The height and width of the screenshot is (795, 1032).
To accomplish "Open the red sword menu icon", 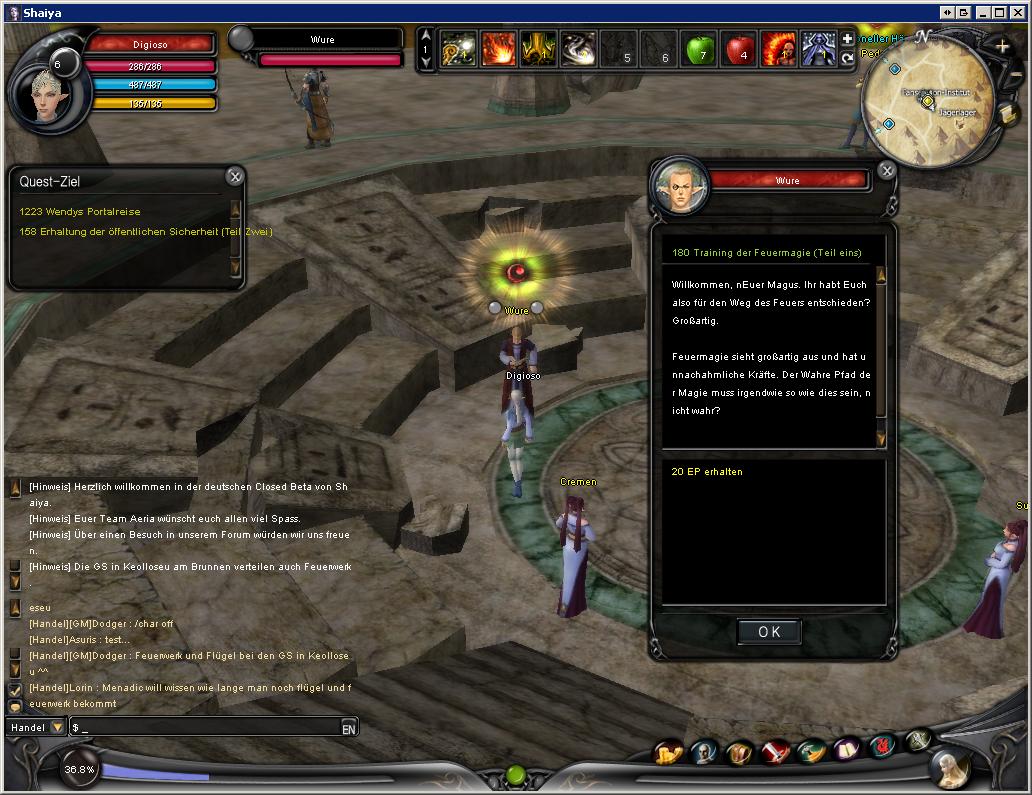I will [x=776, y=751].
